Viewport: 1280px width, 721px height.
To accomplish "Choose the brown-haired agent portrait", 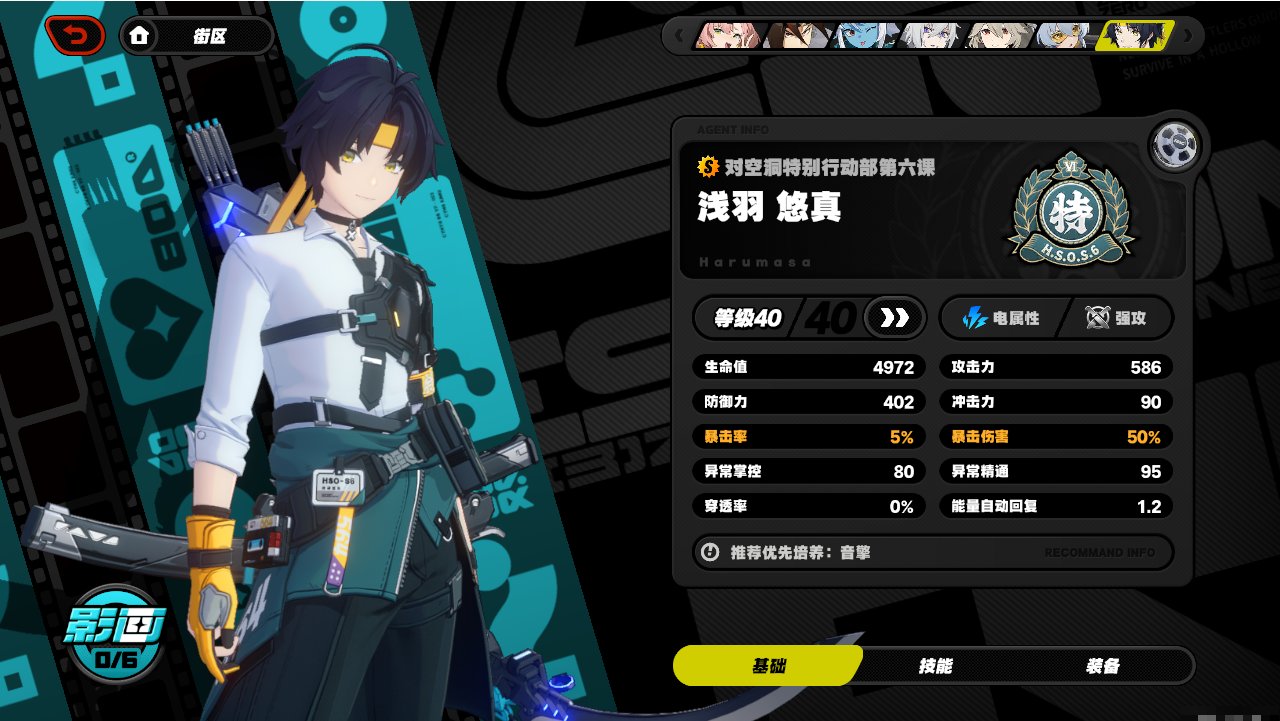I will tap(796, 36).
